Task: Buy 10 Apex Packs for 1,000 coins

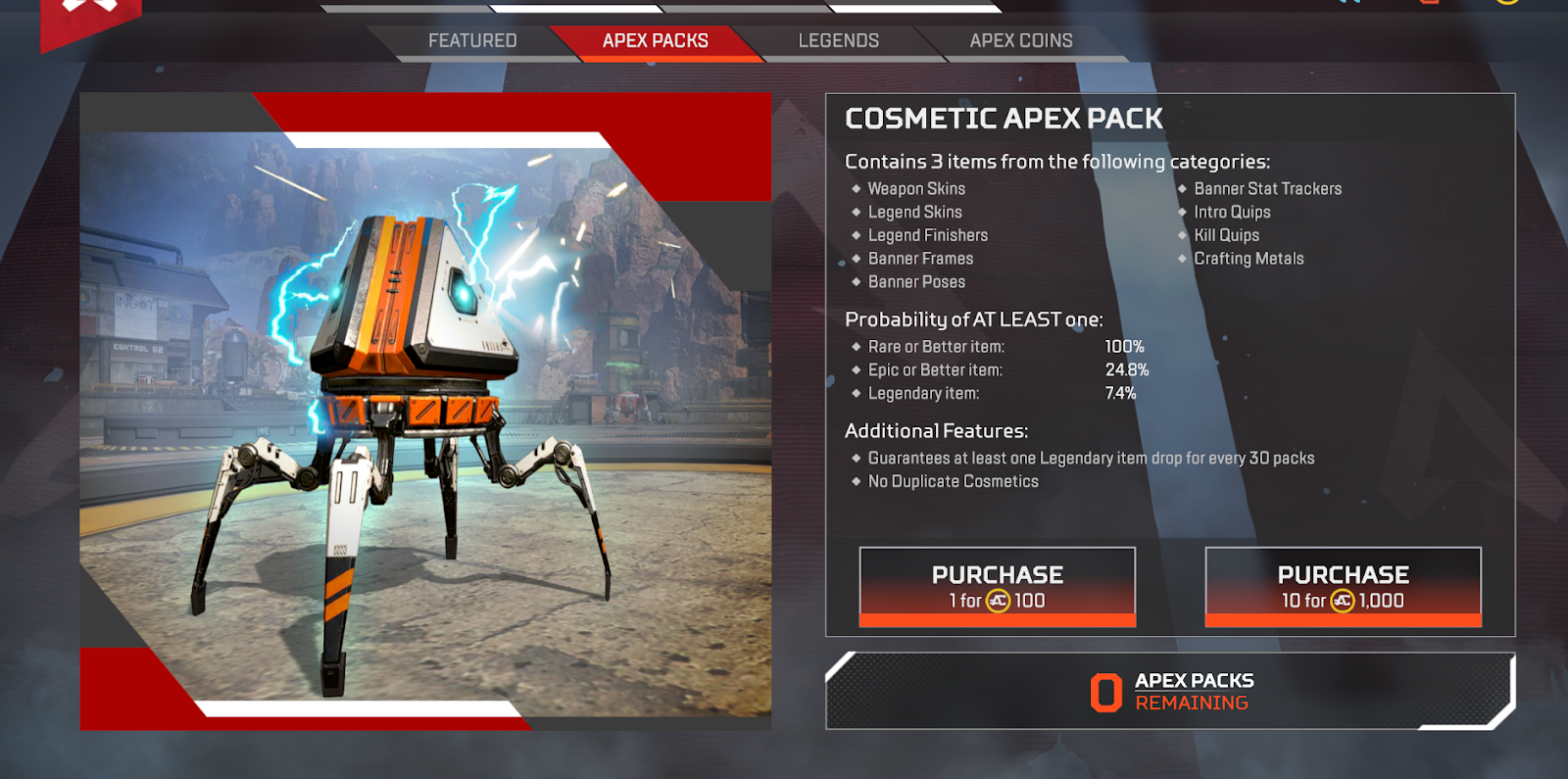Action: click(1343, 586)
